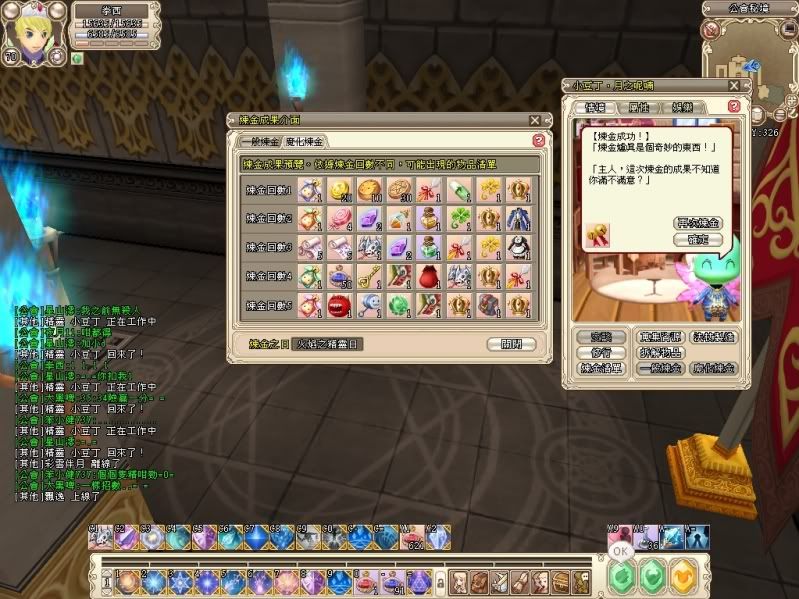Click the 關閉 button in alchemy results
Viewport: 799px width, 599px height.
tap(510, 344)
